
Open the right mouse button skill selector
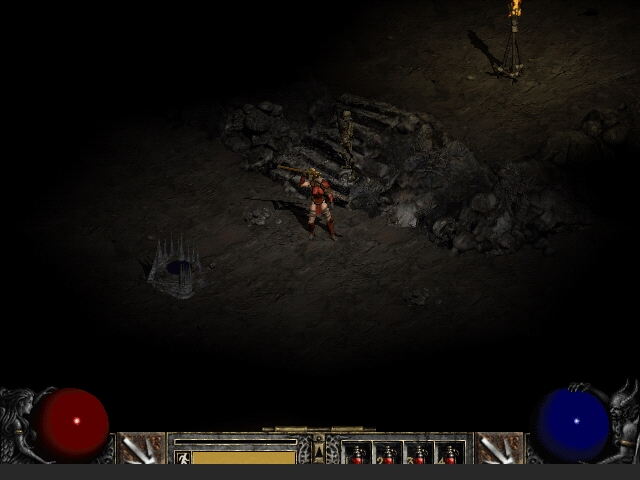[498, 449]
